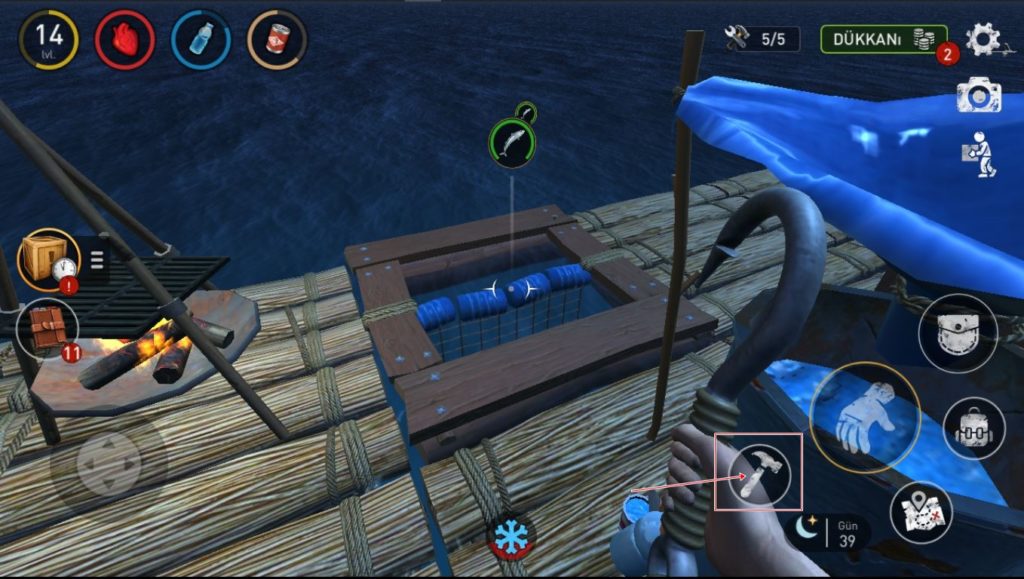Open the gear settings menu
This screenshot has width=1024, height=579.
tap(983, 39)
